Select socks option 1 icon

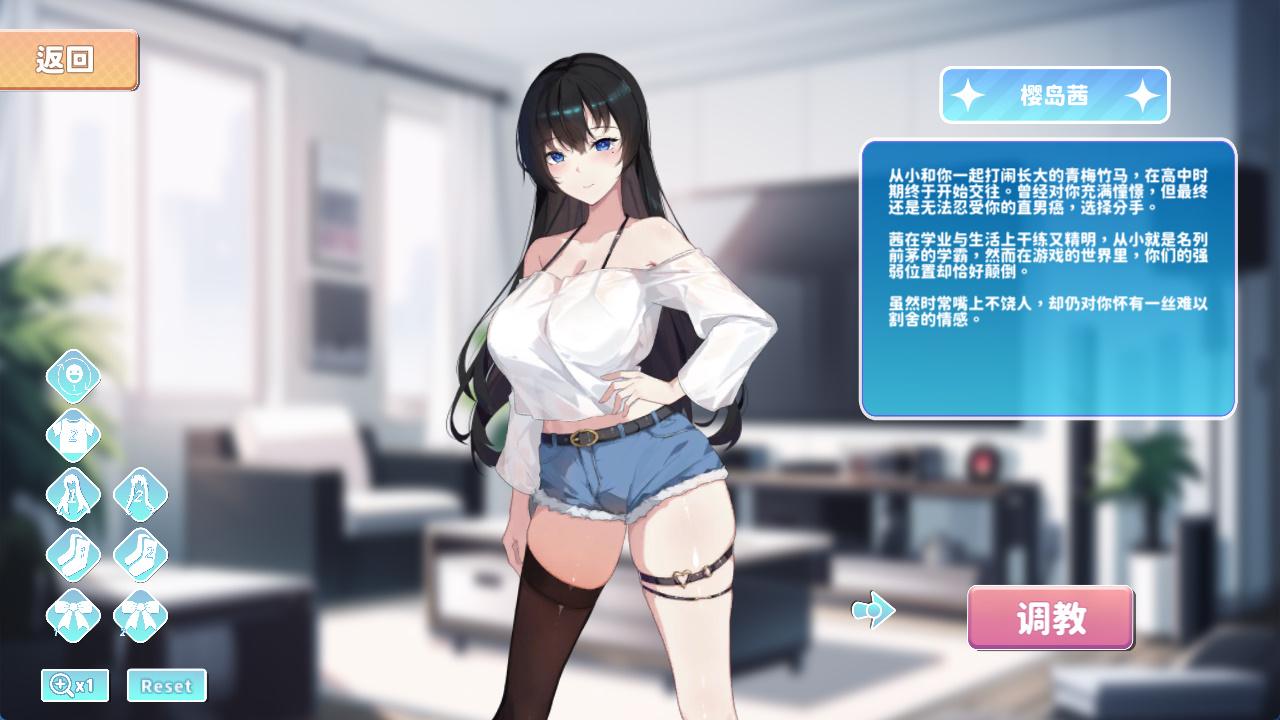[73, 554]
